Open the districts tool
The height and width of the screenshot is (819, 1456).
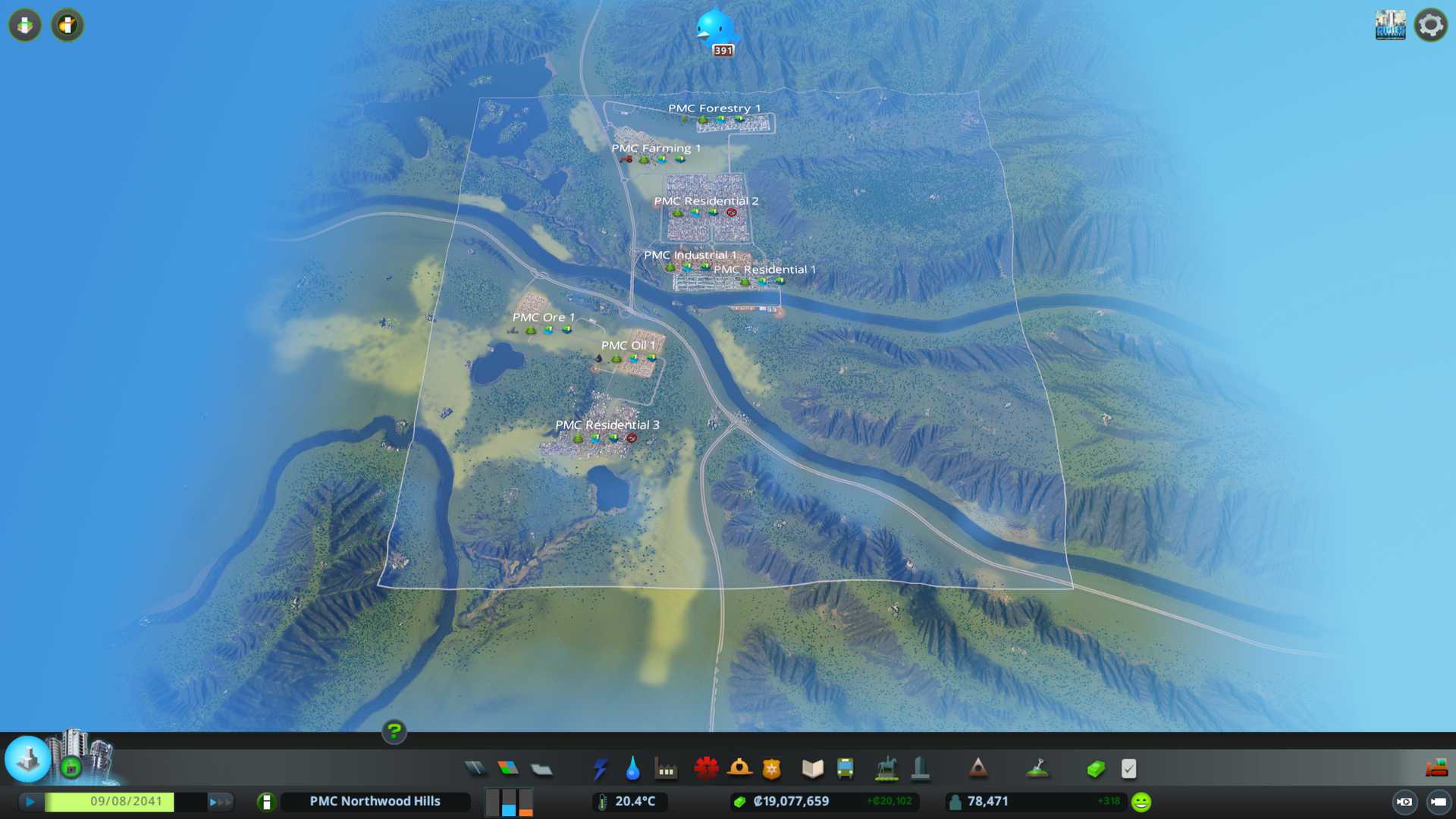[x=541, y=769]
